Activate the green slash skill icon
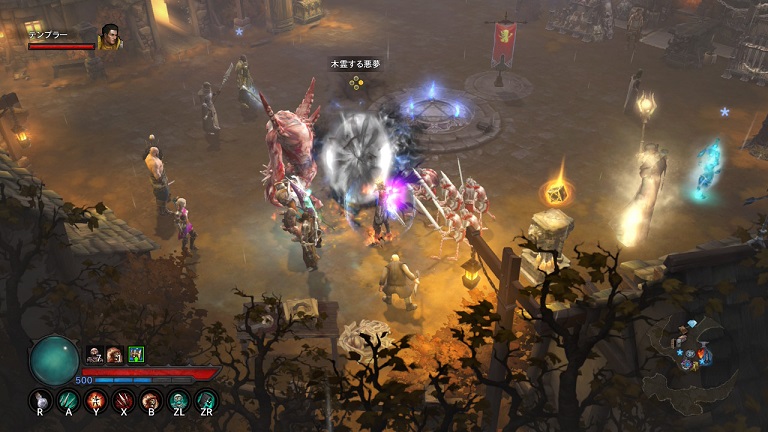The width and height of the screenshot is (768, 432). point(68,400)
